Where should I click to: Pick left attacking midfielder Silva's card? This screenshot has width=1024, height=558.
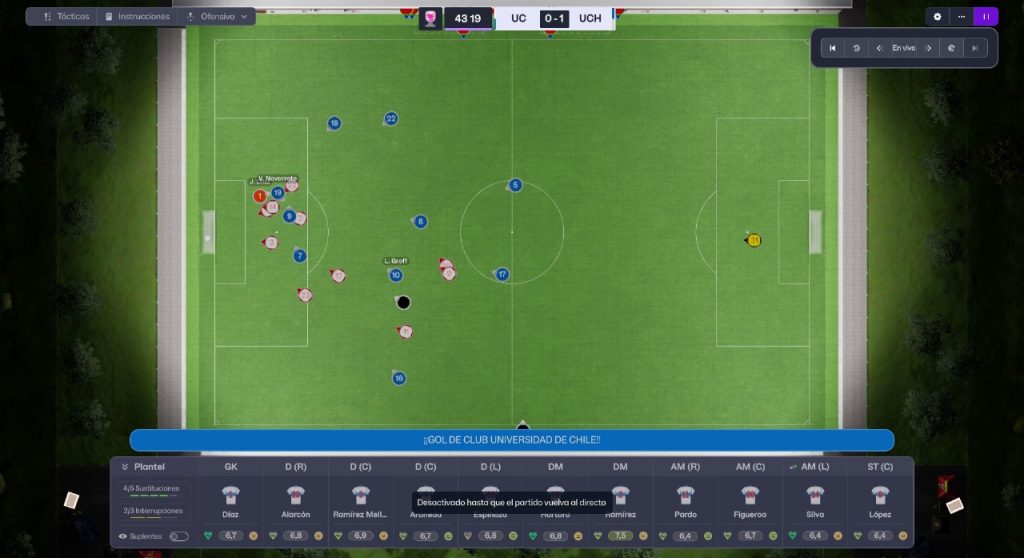pyautogui.click(x=815, y=502)
